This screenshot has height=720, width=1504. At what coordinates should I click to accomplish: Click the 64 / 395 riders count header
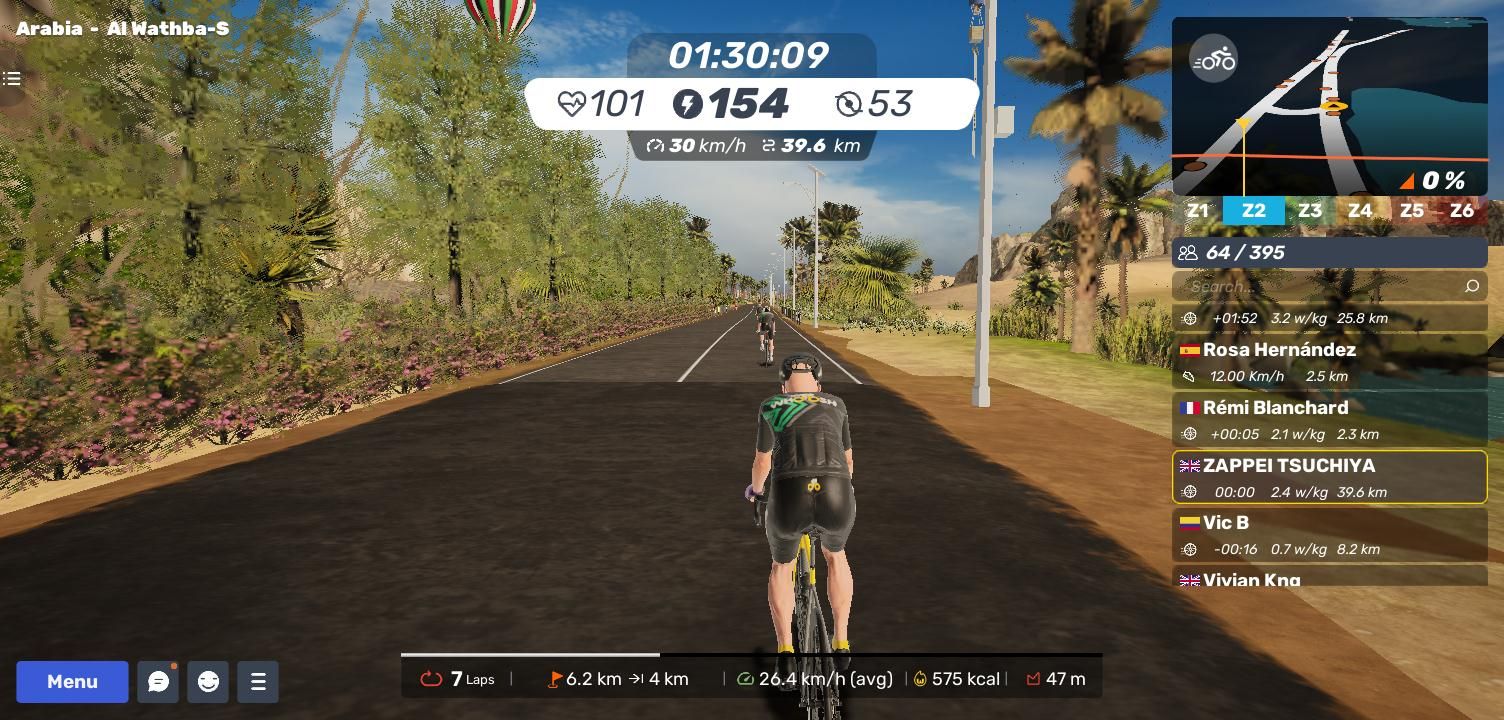pyautogui.click(x=1329, y=253)
